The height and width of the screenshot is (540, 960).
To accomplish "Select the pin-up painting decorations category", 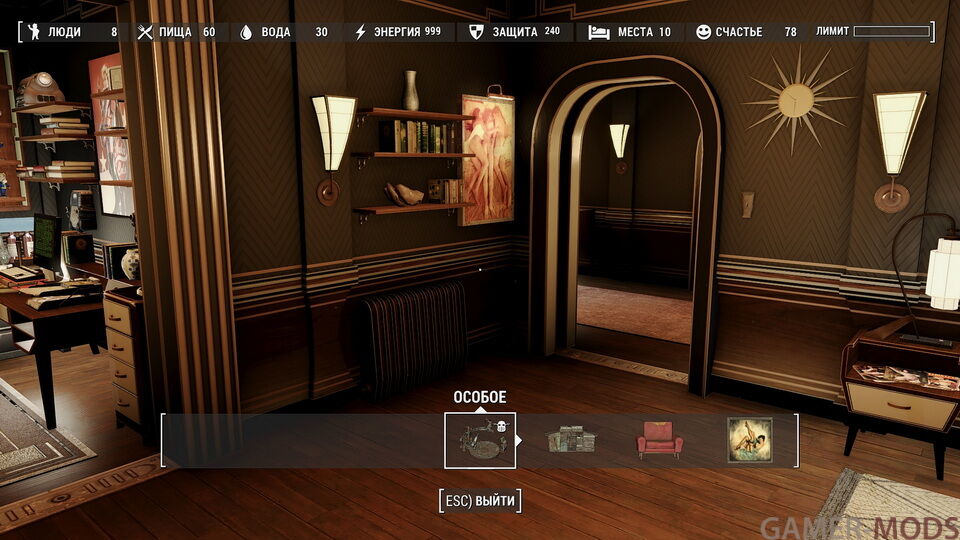I will coord(749,440).
